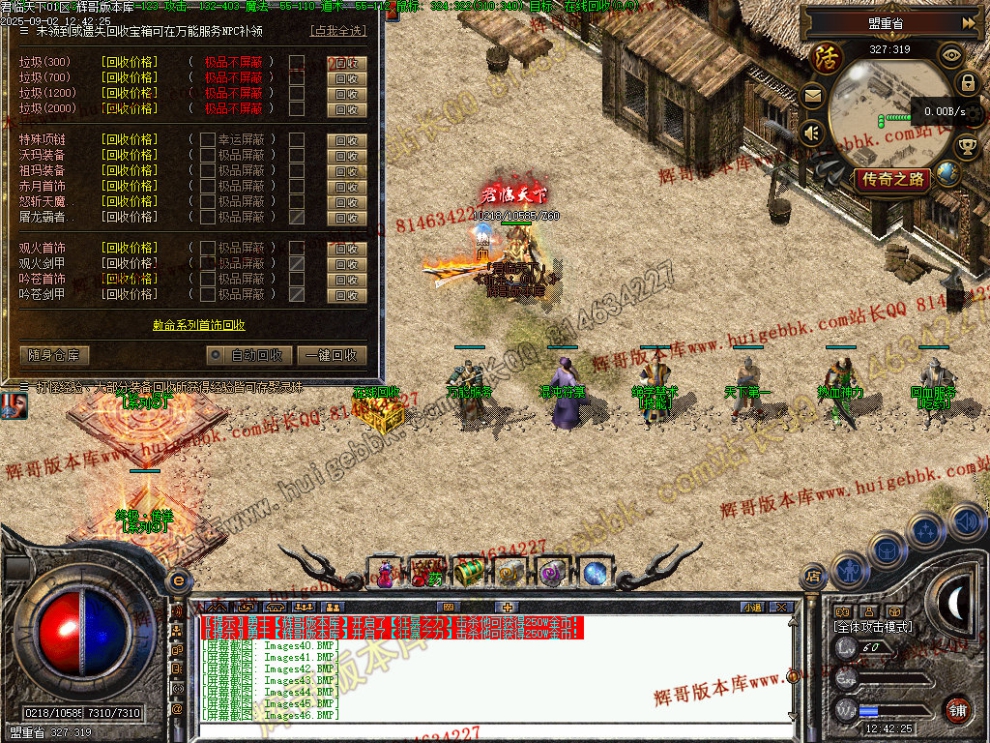Open the 铺 shop round button
This screenshot has height=743, width=990.
point(958,708)
